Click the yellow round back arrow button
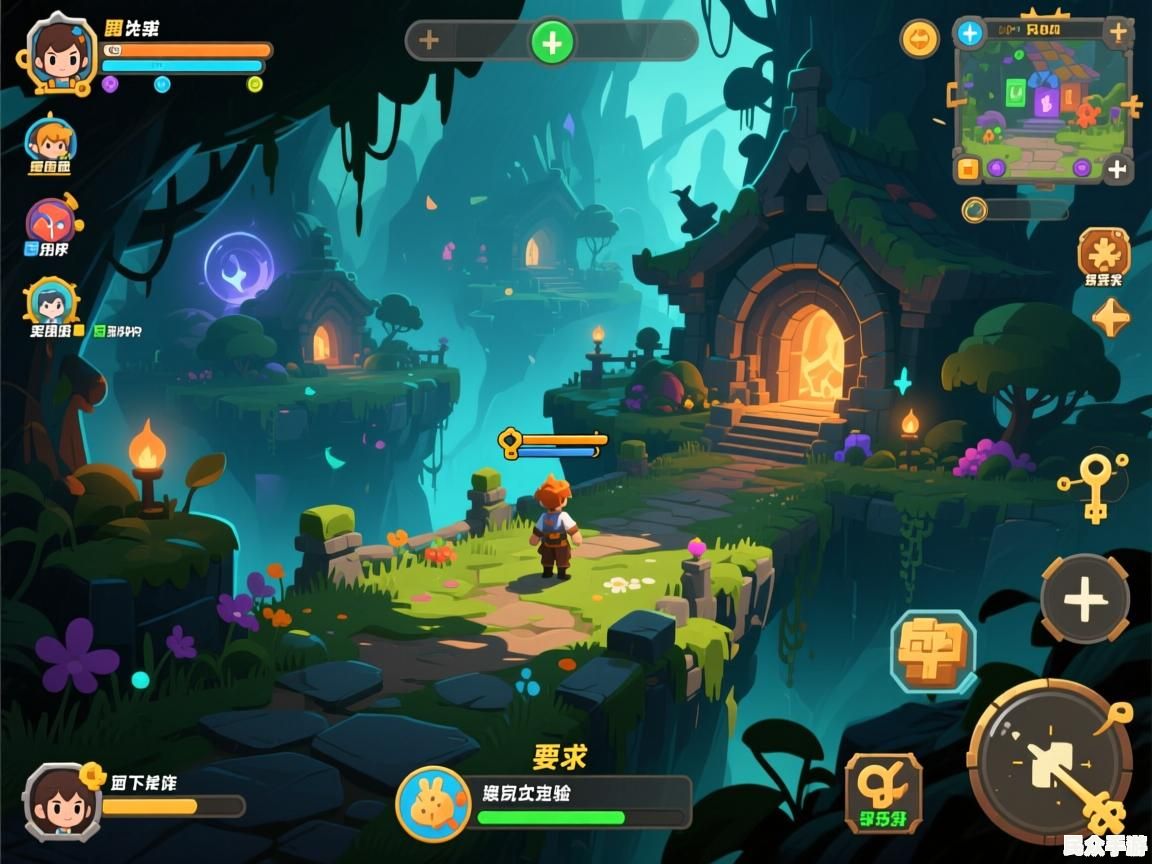The height and width of the screenshot is (864, 1152). pos(920,40)
